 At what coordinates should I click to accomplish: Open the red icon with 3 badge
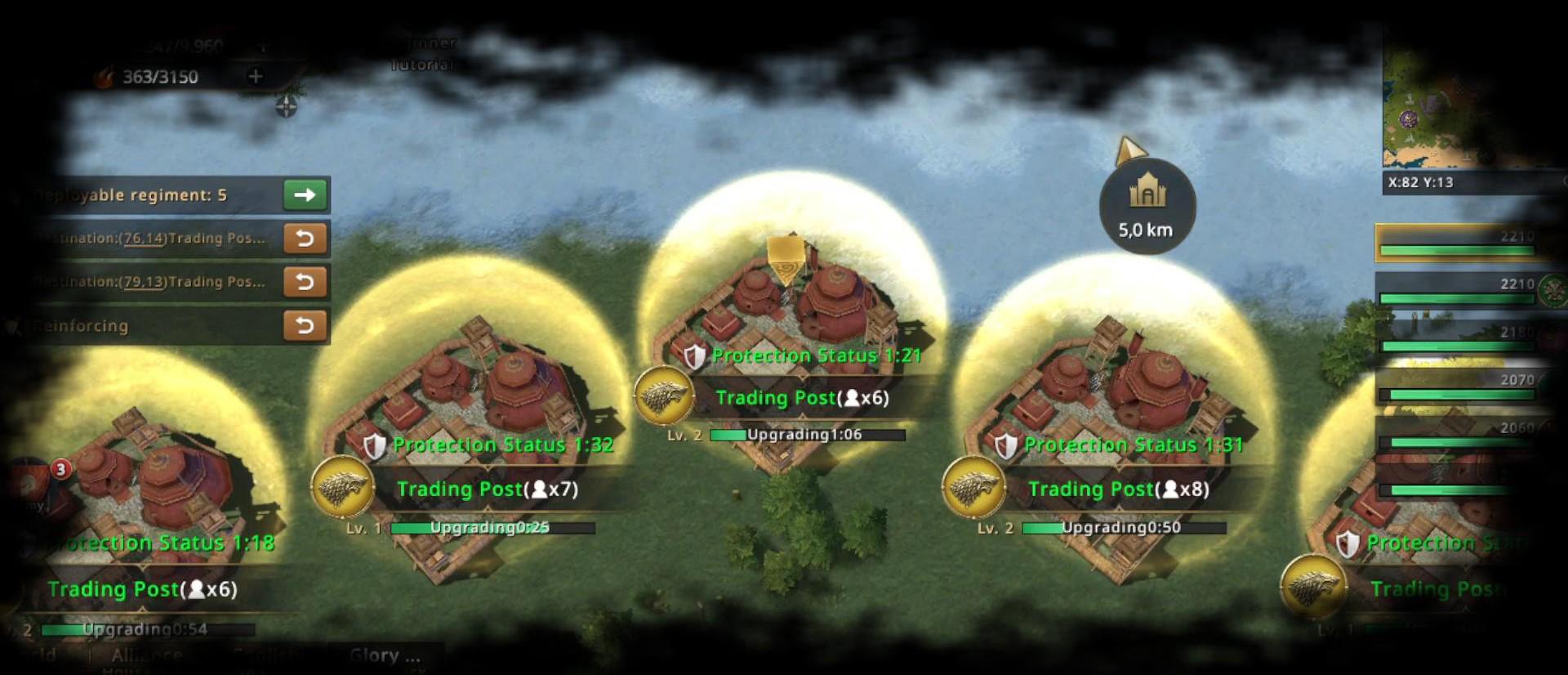coord(33,482)
